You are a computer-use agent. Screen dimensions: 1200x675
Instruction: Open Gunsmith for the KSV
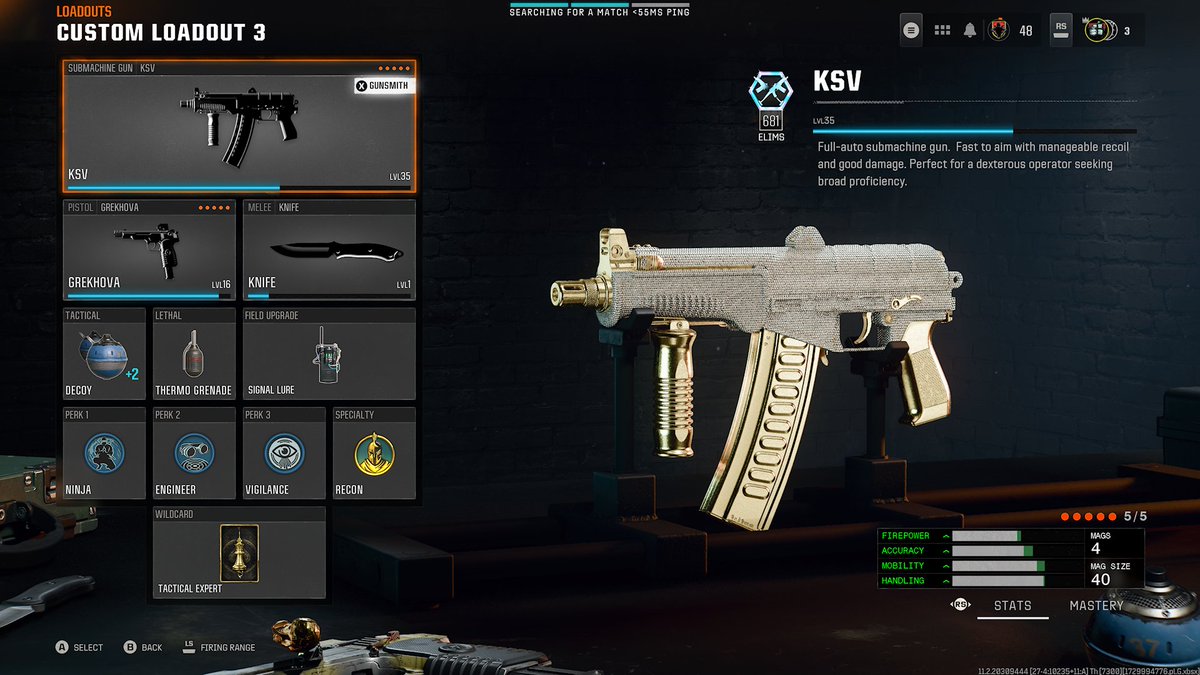point(383,86)
